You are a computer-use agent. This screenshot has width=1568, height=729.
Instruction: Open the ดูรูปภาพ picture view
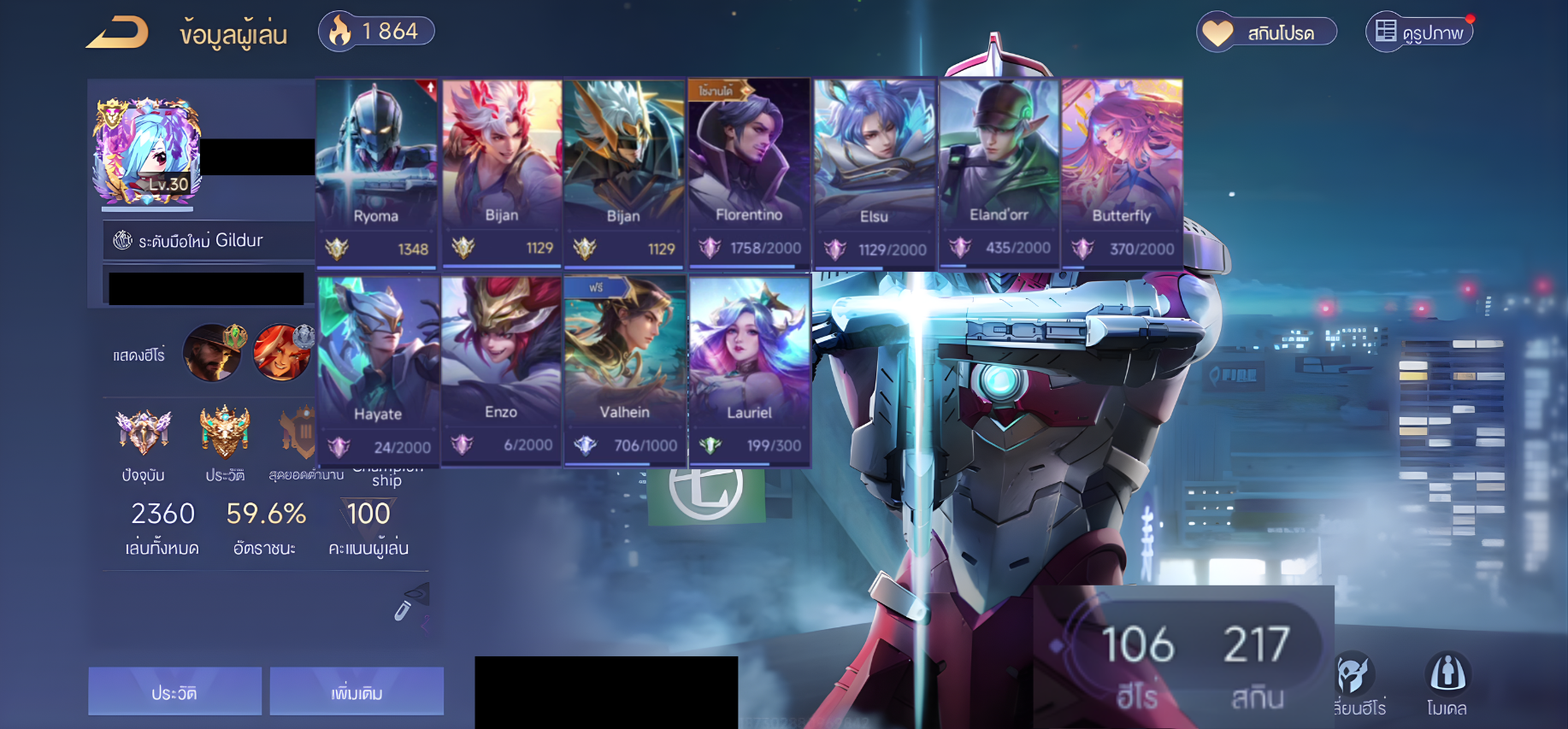(1419, 32)
